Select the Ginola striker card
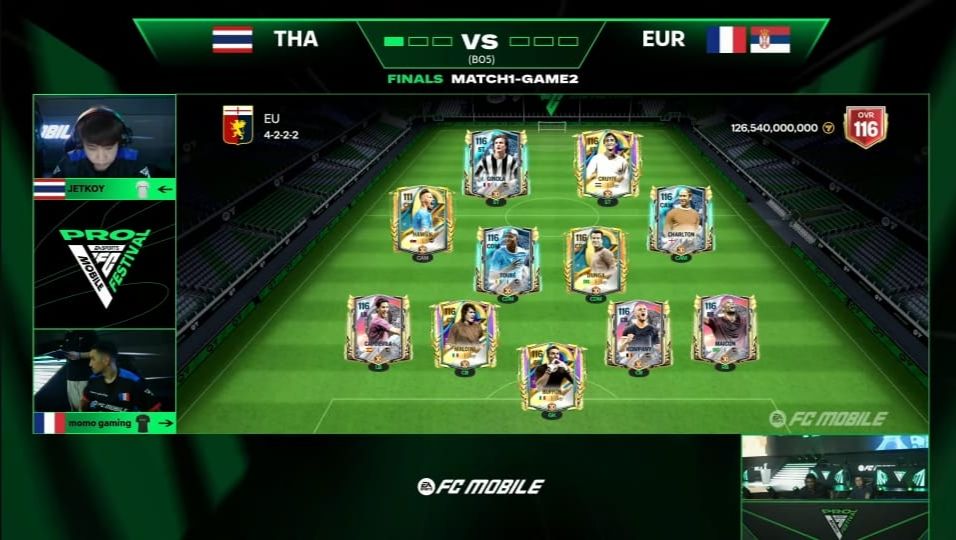 (495, 164)
